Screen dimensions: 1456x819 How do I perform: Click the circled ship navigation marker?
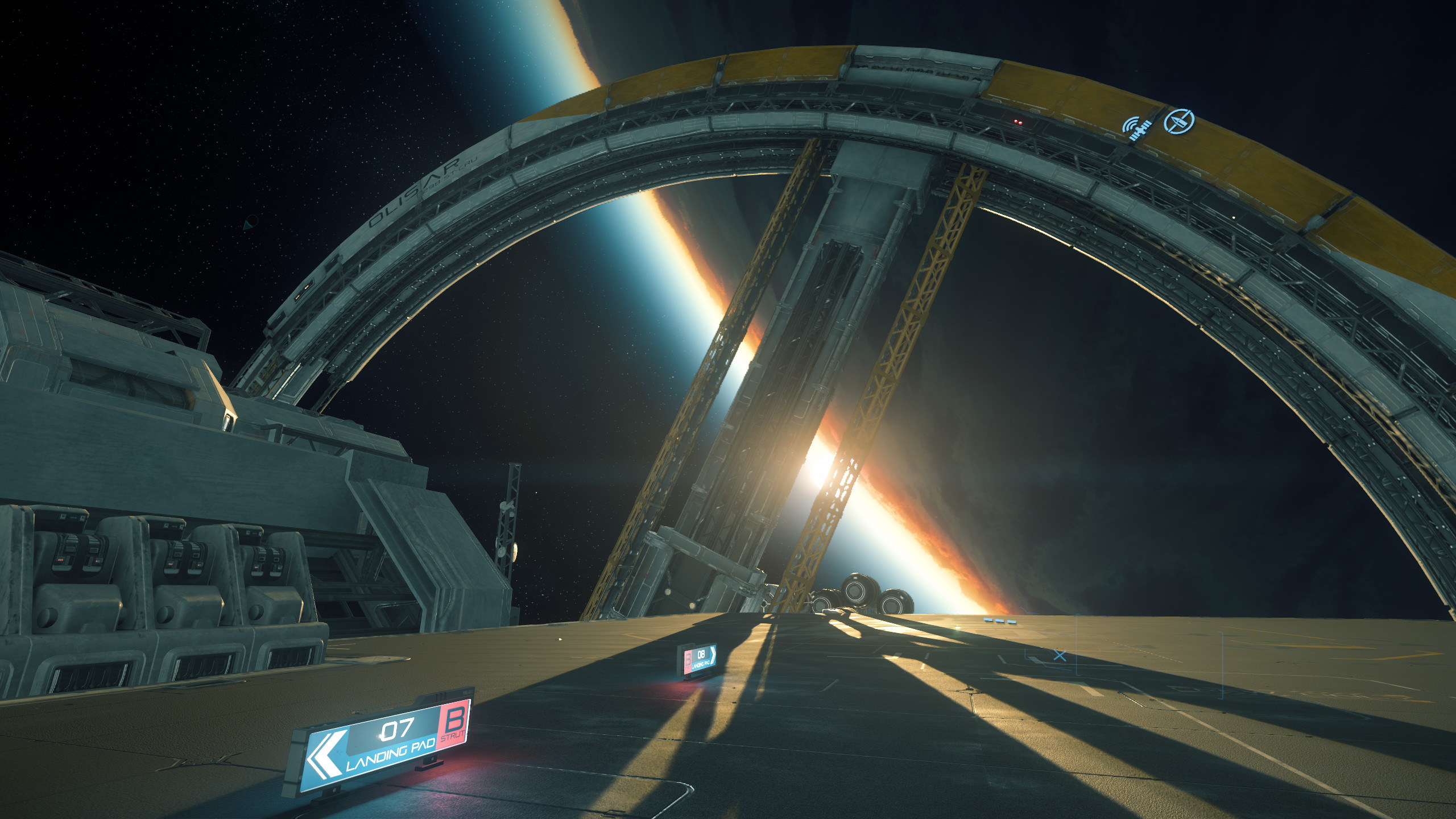click(x=1178, y=121)
